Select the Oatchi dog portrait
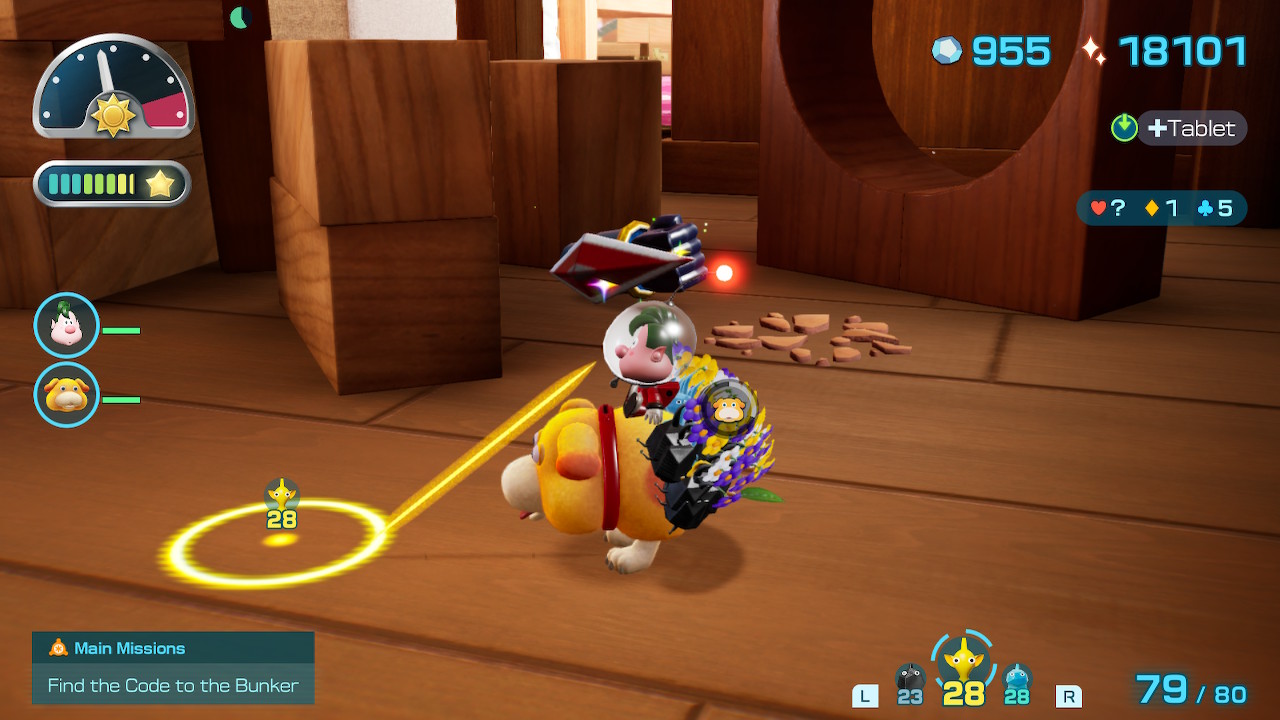This screenshot has height=720, width=1280. point(67,395)
